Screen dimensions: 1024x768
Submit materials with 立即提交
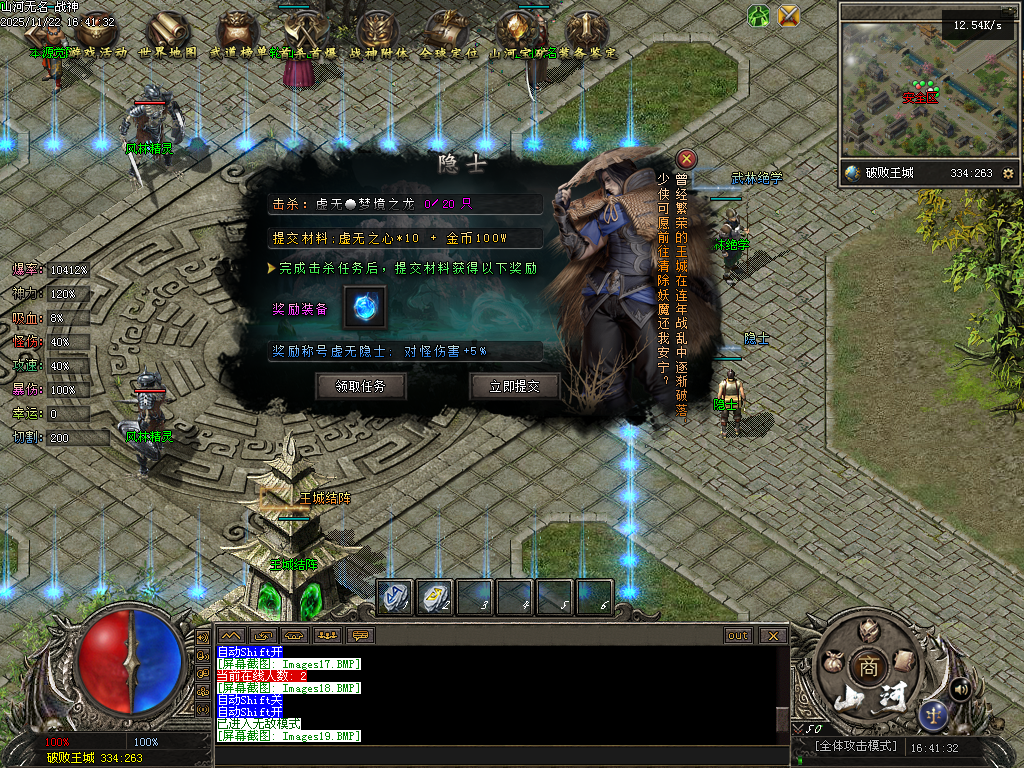point(514,386)
